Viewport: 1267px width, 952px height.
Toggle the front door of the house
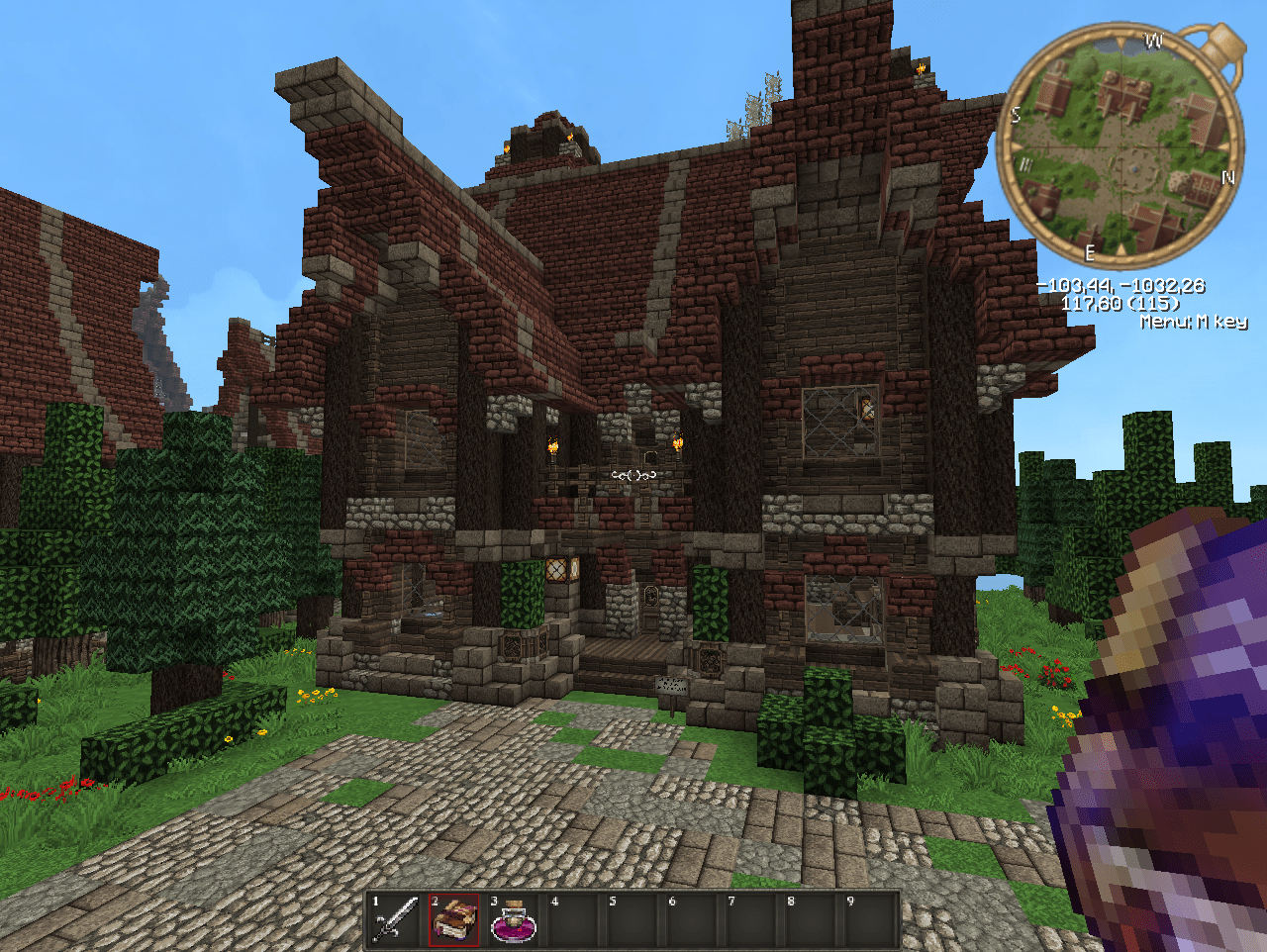pos(651,609)
